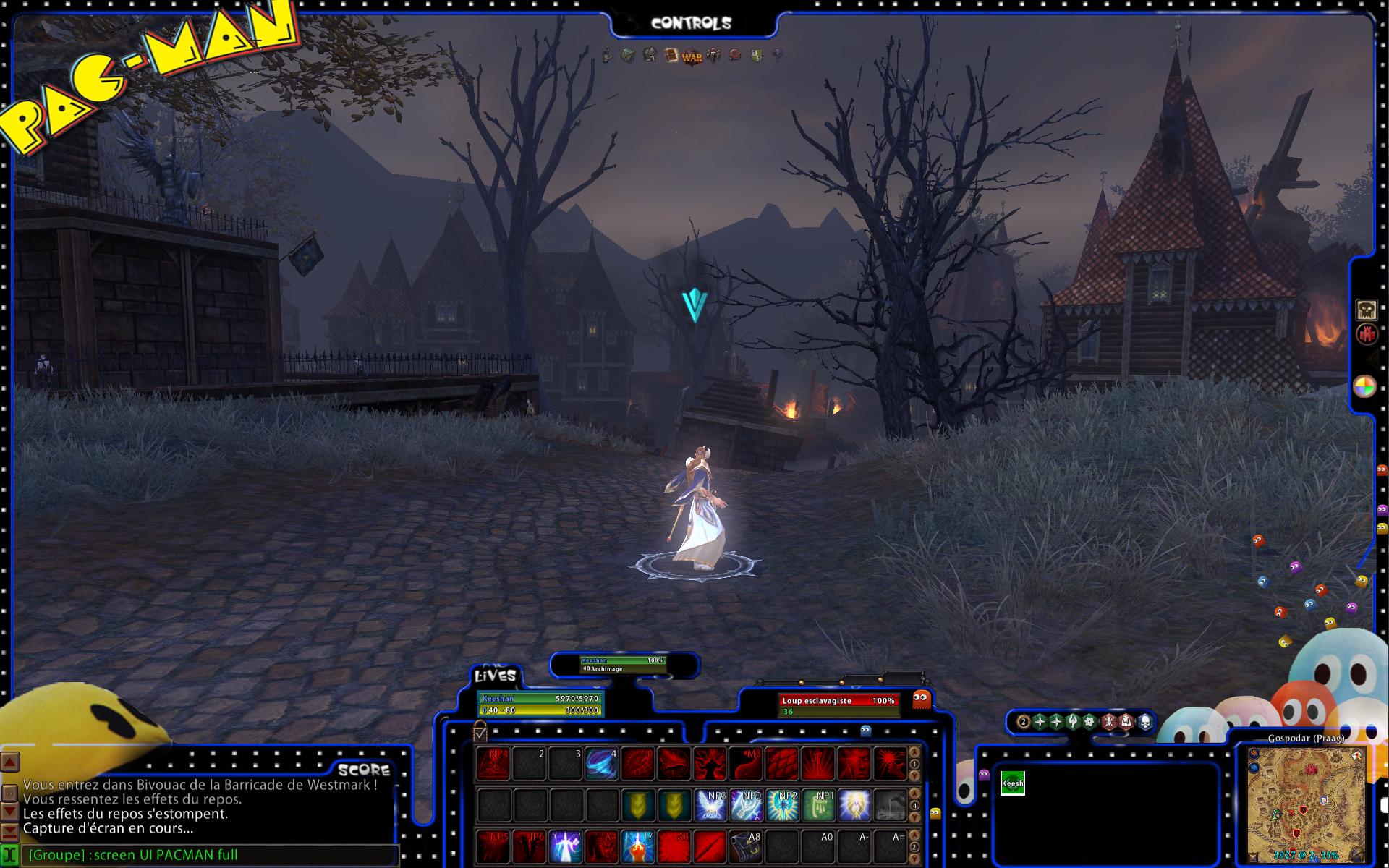Click the skull-face icon on right edge

click(1366, 310)
